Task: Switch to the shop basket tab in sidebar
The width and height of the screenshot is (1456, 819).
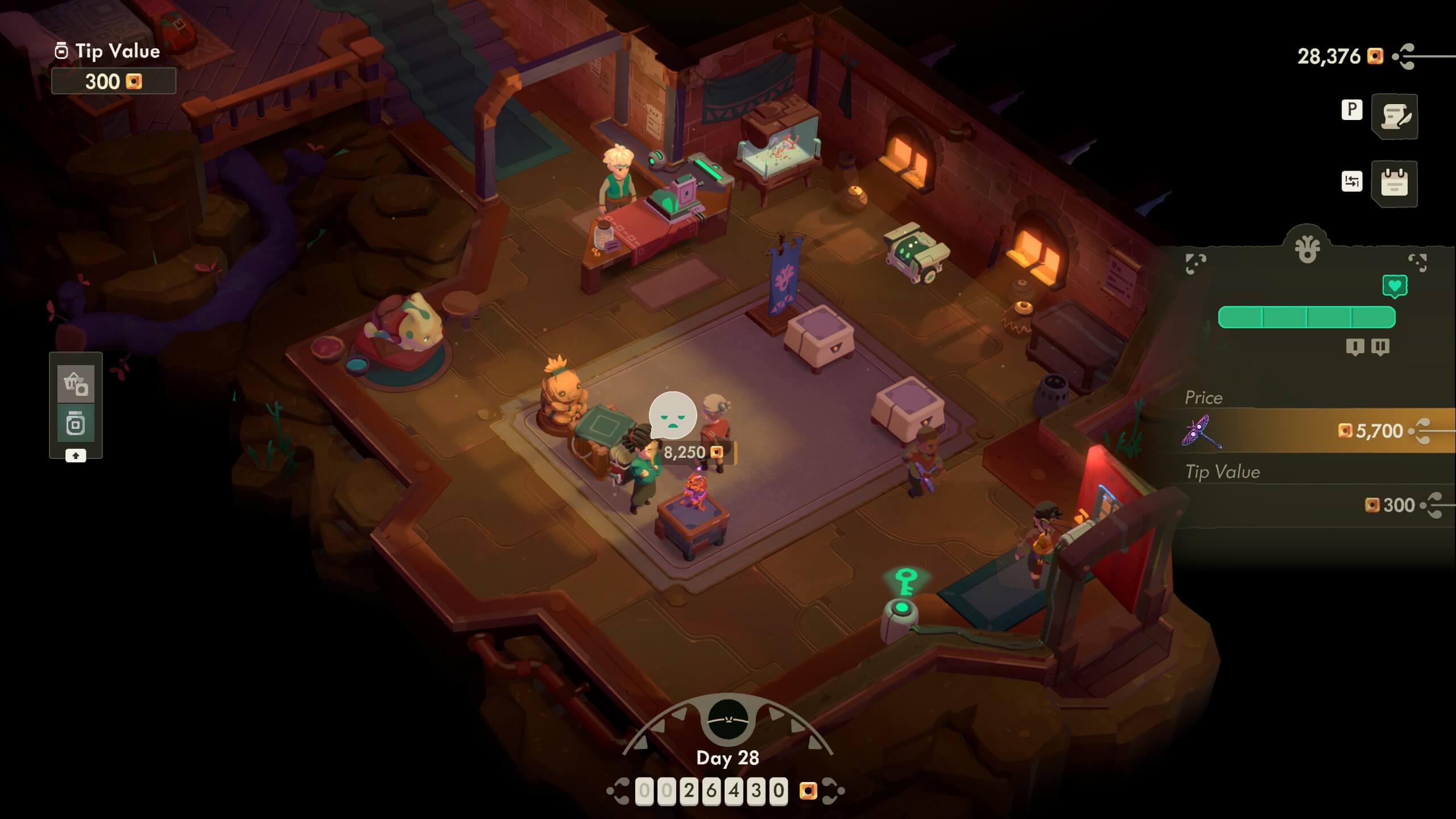Action: click(75, 383)
